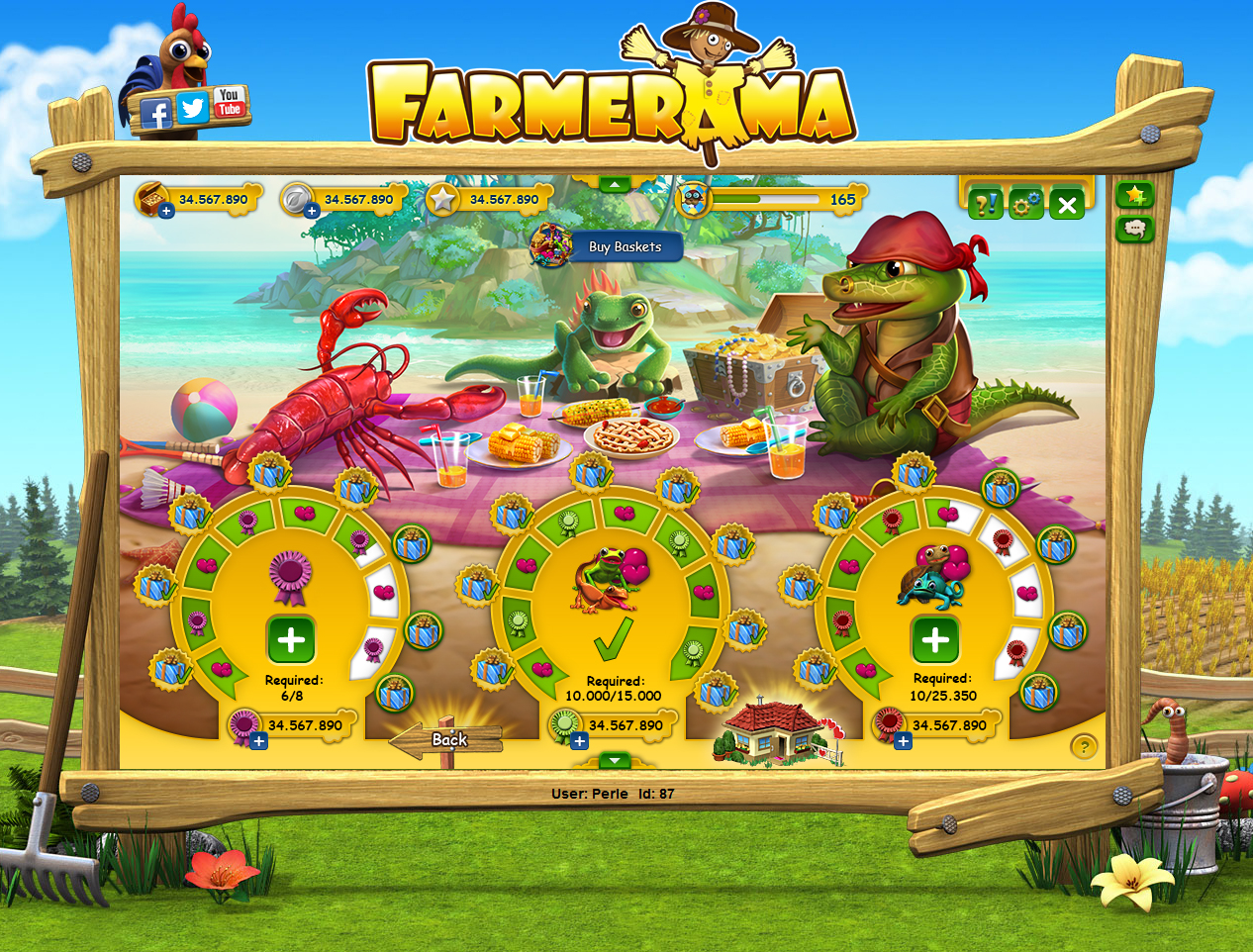The width and height of the screenshot is (1253, 952).
Task: Click the purple rosette wheel's green plus
Action: click(291, 640)
